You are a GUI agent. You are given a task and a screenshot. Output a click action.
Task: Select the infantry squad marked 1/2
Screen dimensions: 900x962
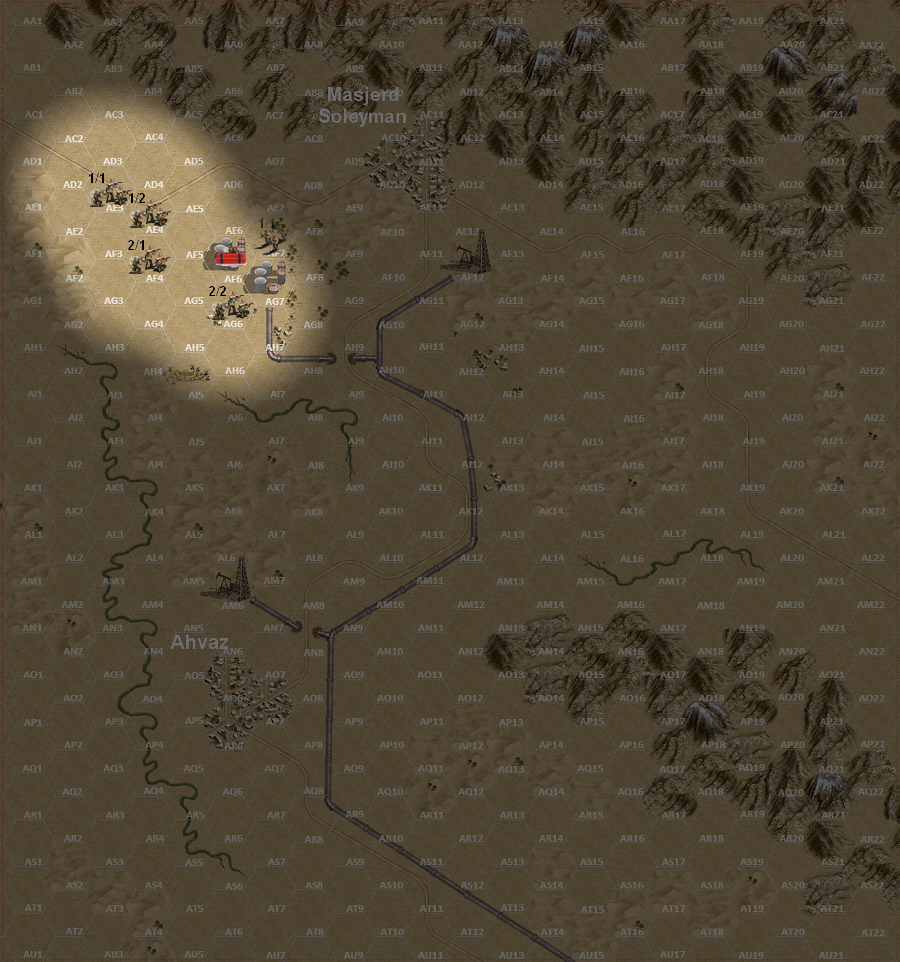tap(153, 213)
